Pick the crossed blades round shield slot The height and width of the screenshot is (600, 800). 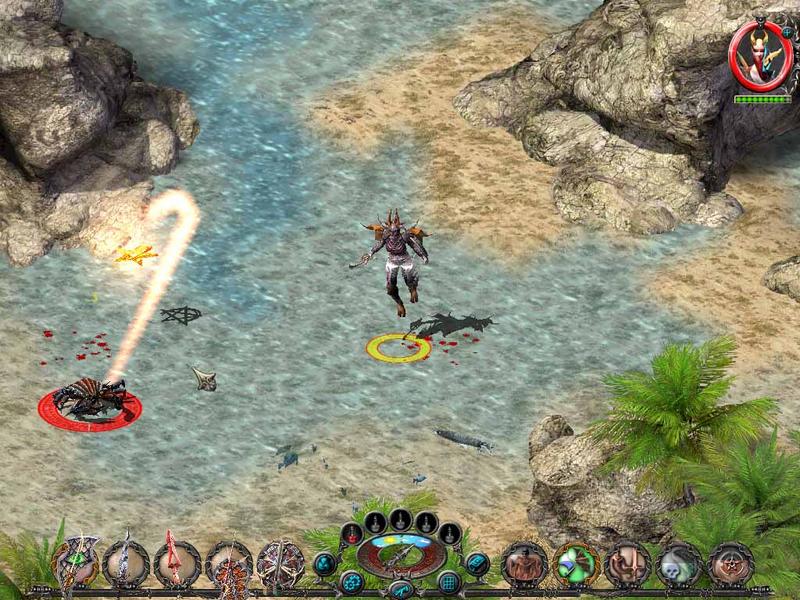(280, 564)
